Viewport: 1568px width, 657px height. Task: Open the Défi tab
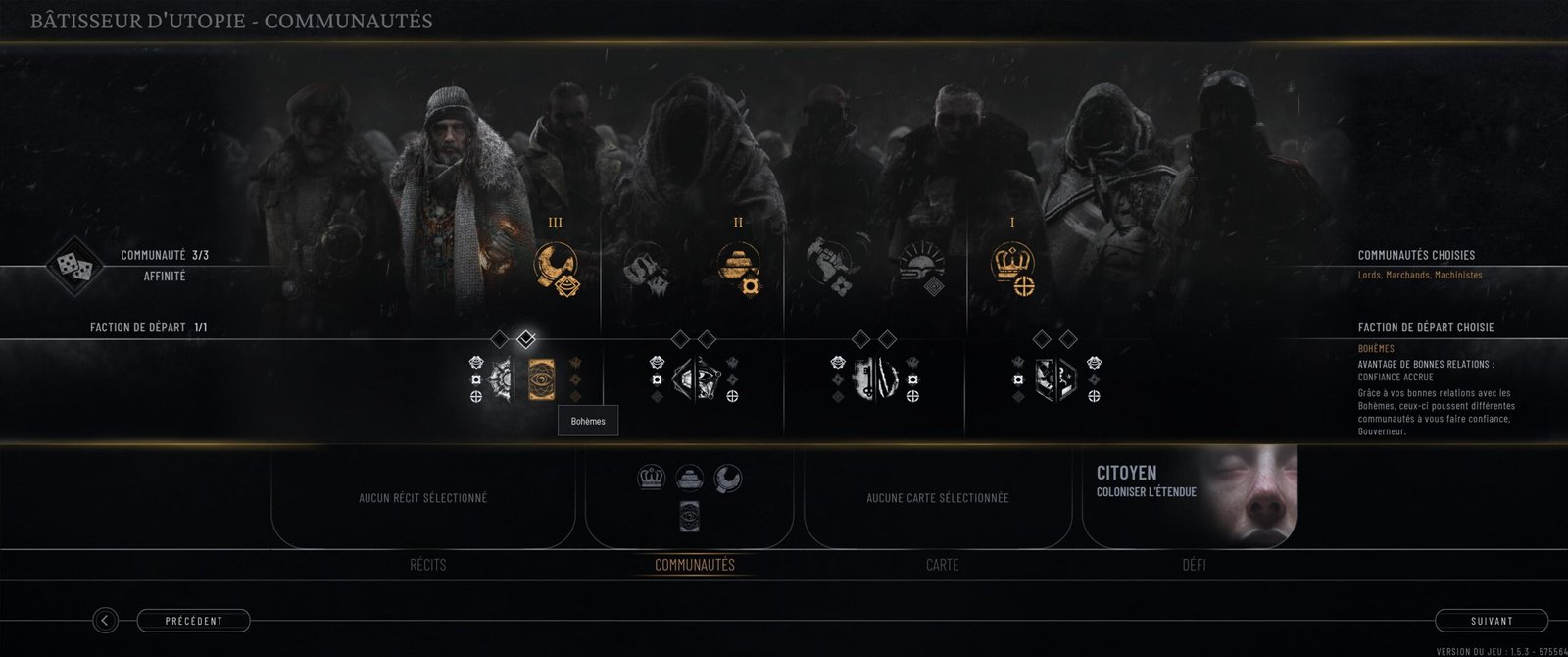(1194, 565)
